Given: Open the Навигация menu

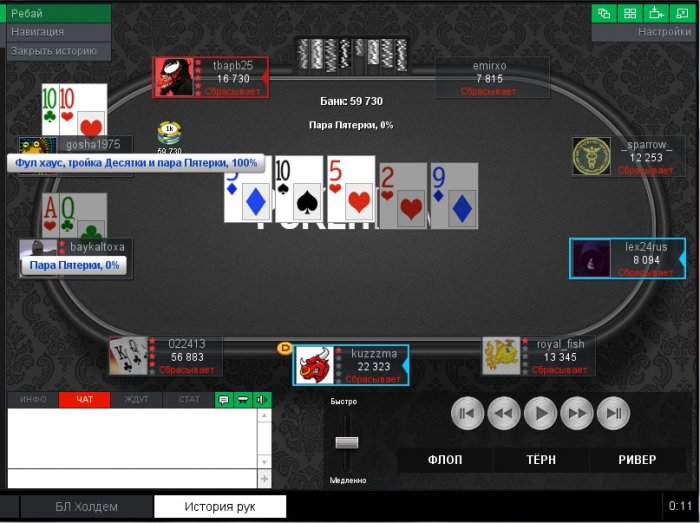Looking at the screenshot, I should coord(56,32).
